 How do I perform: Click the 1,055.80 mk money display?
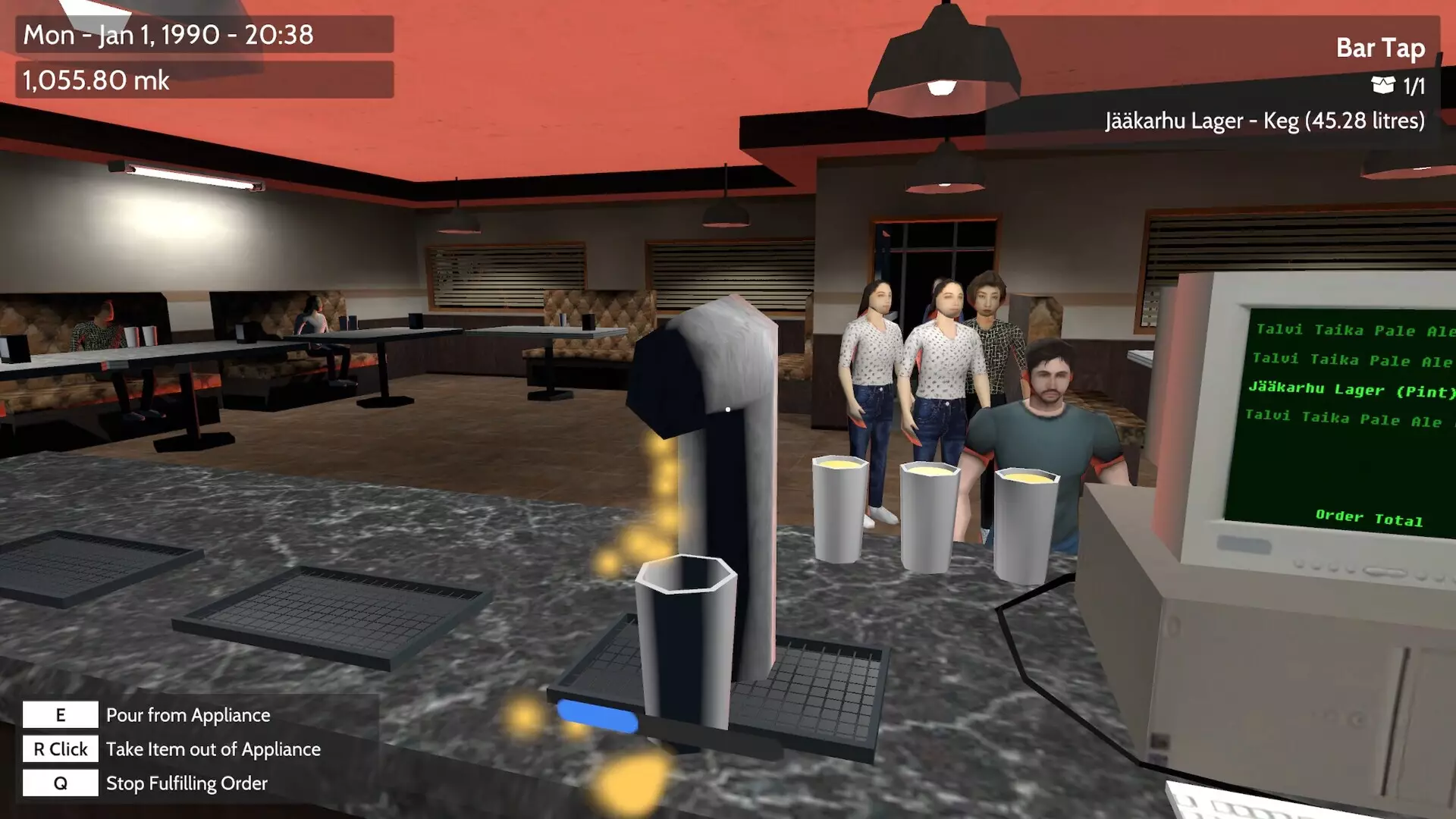pos(95,80)
